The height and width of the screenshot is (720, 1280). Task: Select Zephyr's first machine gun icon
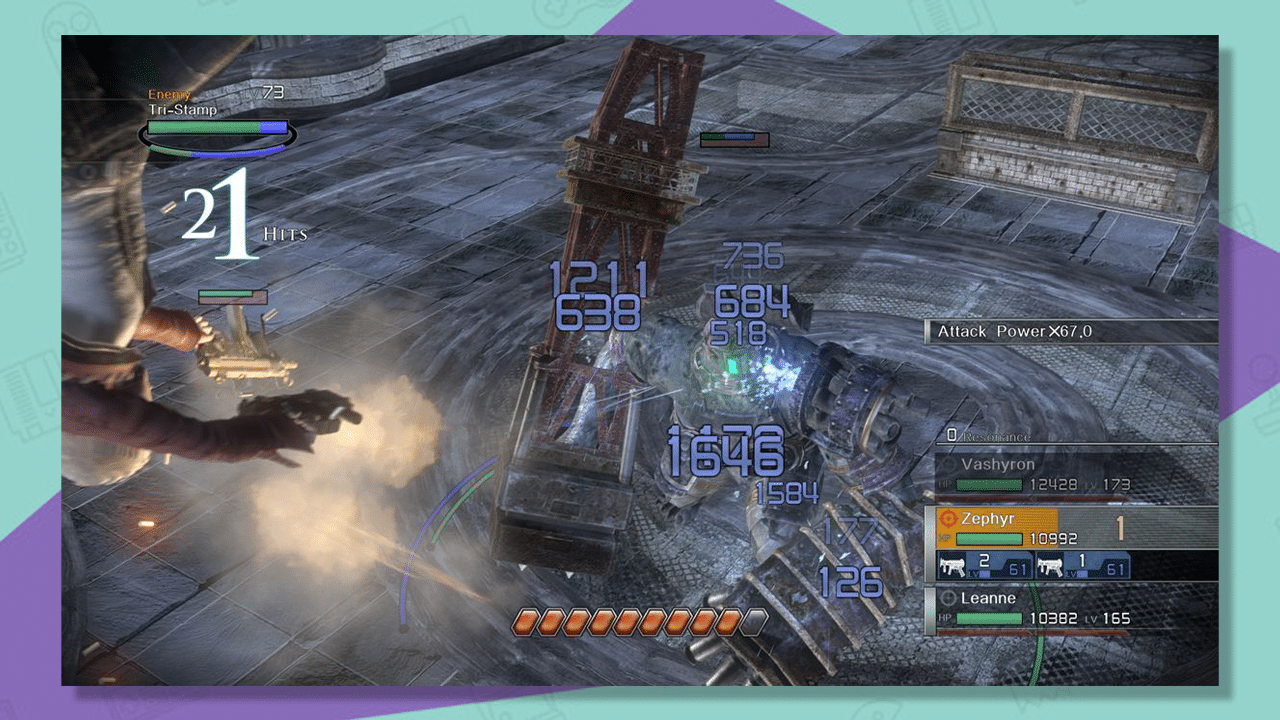click(x=953, y=565)
